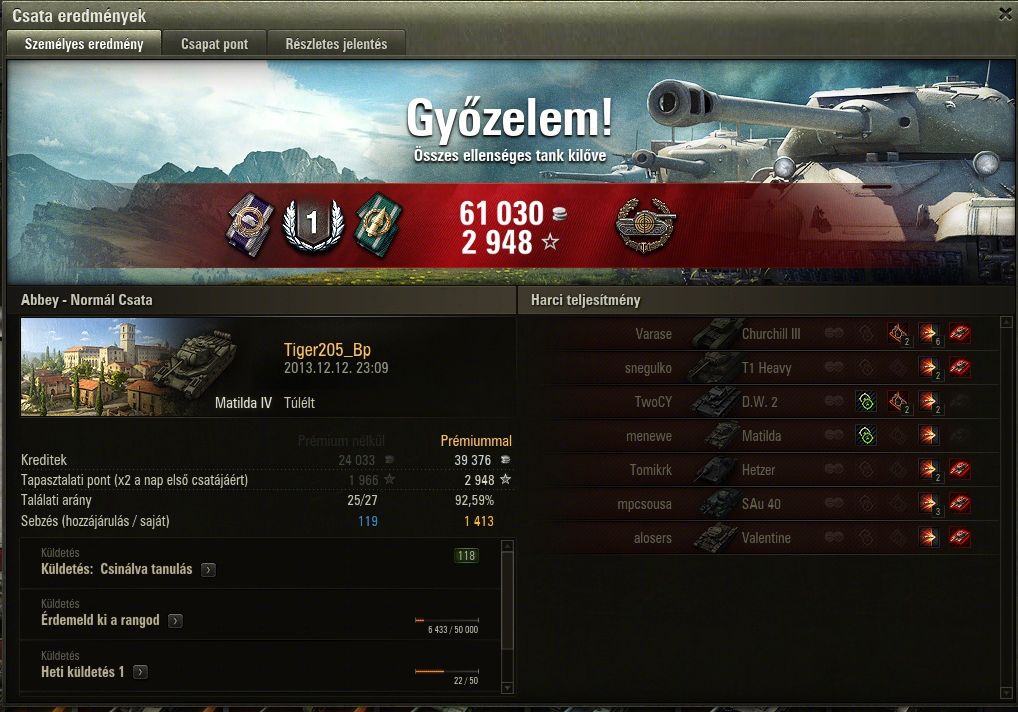Close the battle results window
The height and width of the screenshot is (712, 1018).
point(1004,14)
